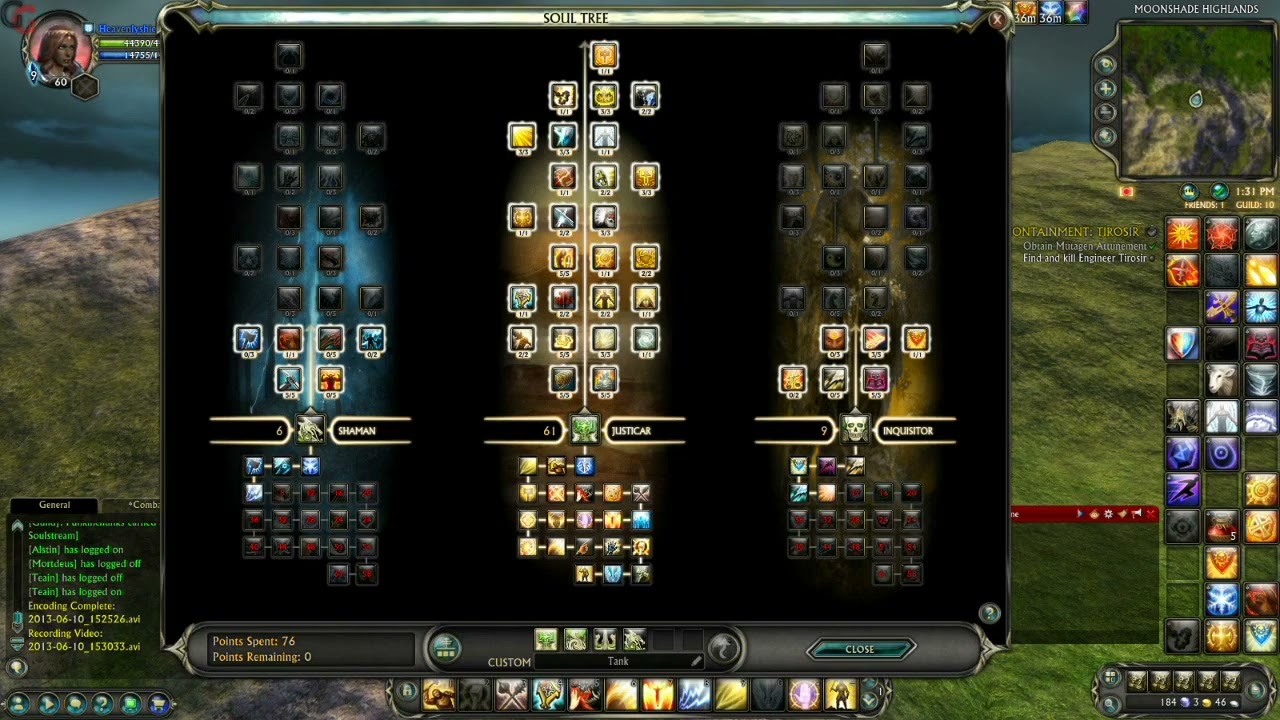Open the Soul Tree help question mark

tap(989, 613)
